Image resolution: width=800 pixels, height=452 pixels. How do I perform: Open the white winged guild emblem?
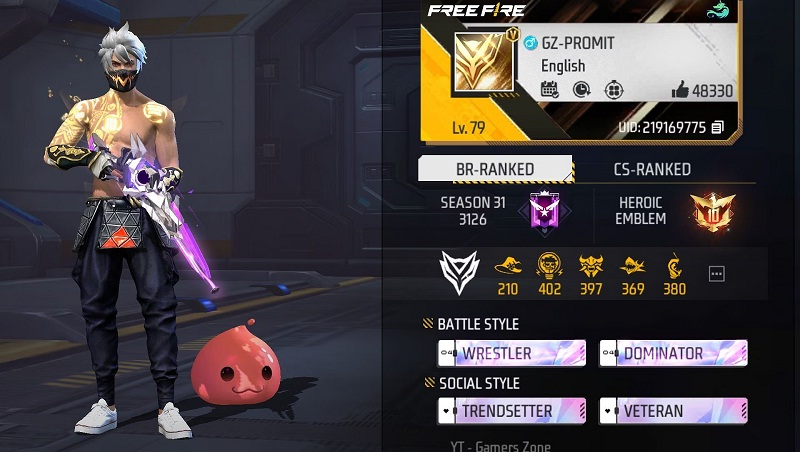coord(460,272)
